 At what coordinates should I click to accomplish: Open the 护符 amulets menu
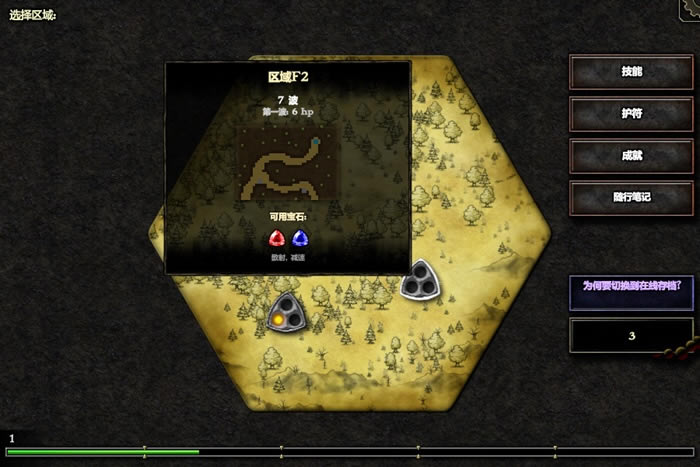pyautogui.click(x=631, y=114)
